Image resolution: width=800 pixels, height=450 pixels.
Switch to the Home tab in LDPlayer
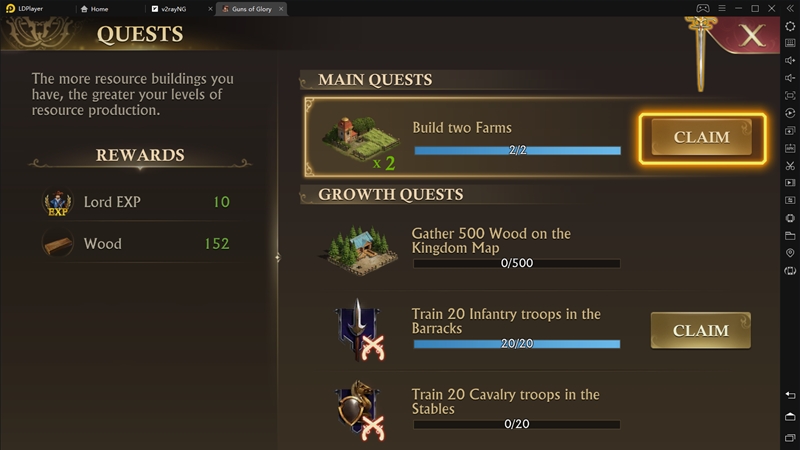(98, 8)
